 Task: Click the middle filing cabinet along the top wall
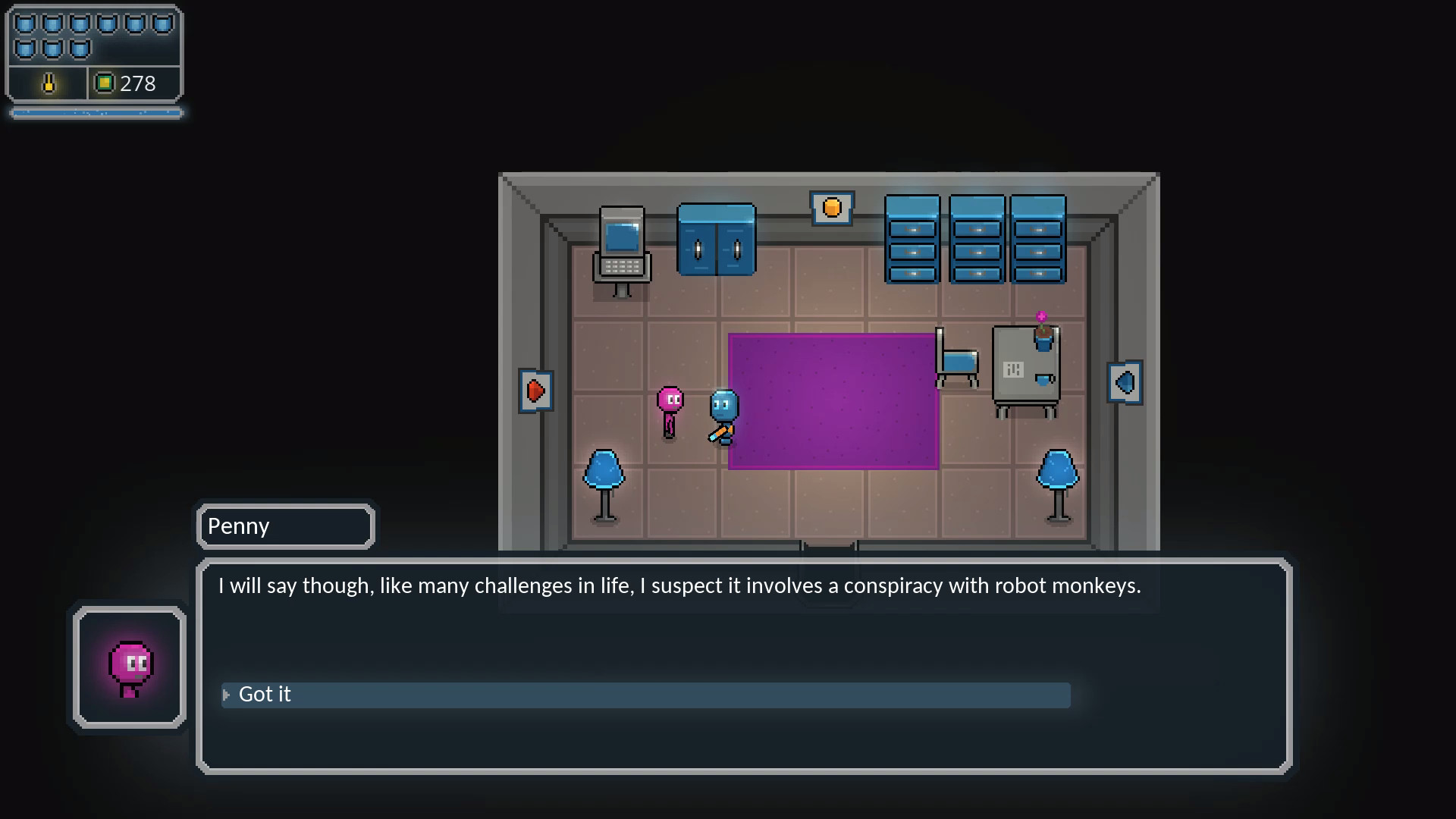point(977,239)
